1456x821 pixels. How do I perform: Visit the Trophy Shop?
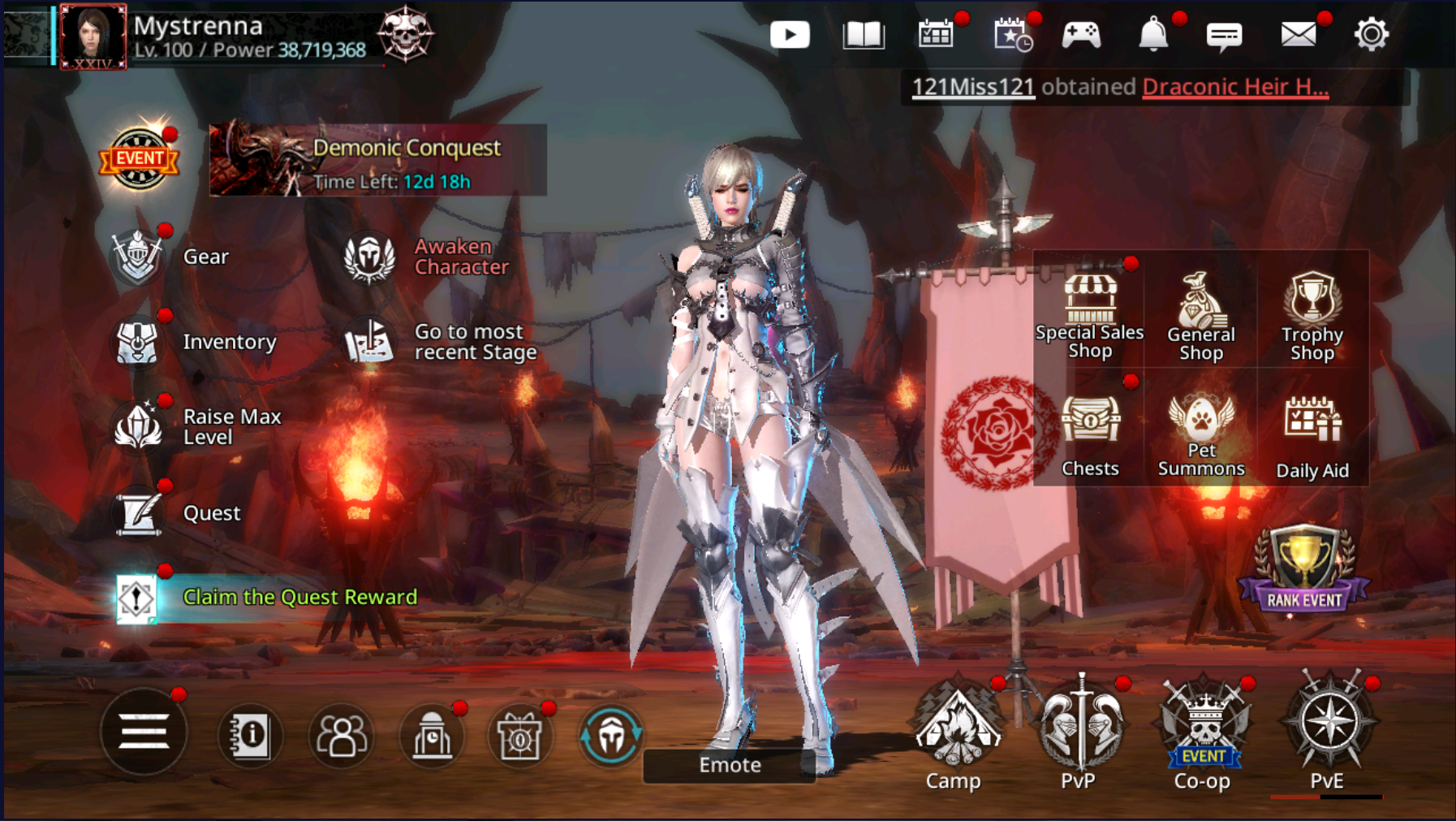coord(1312,317)
